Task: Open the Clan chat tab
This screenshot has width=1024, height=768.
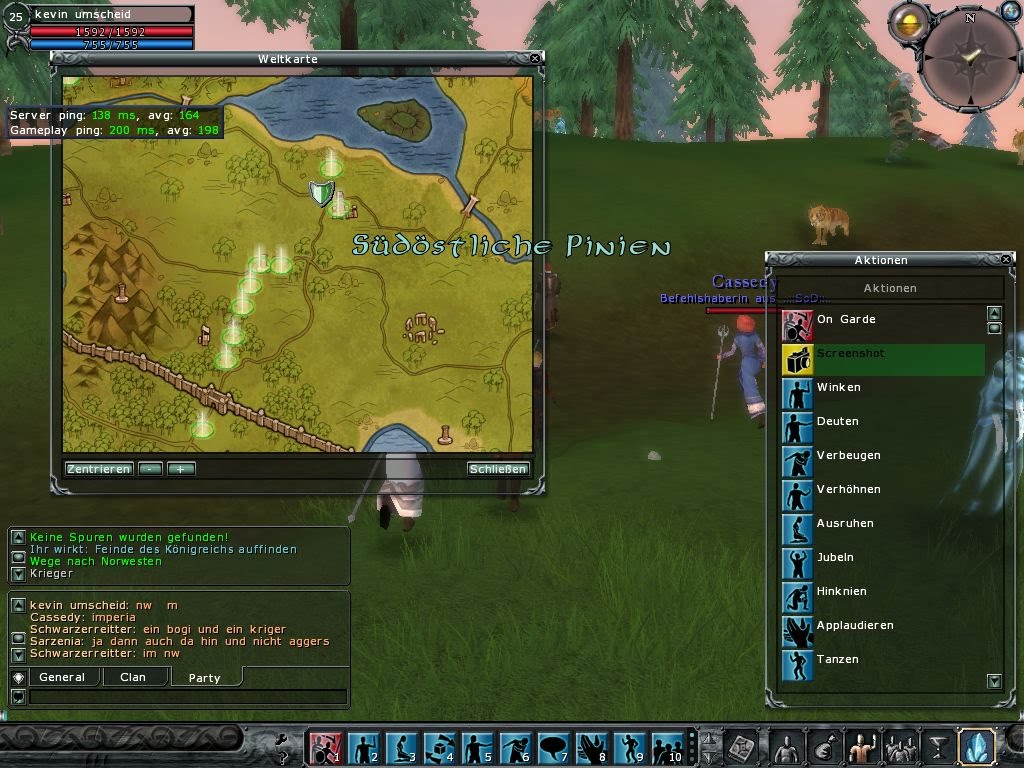Action: 133,678
